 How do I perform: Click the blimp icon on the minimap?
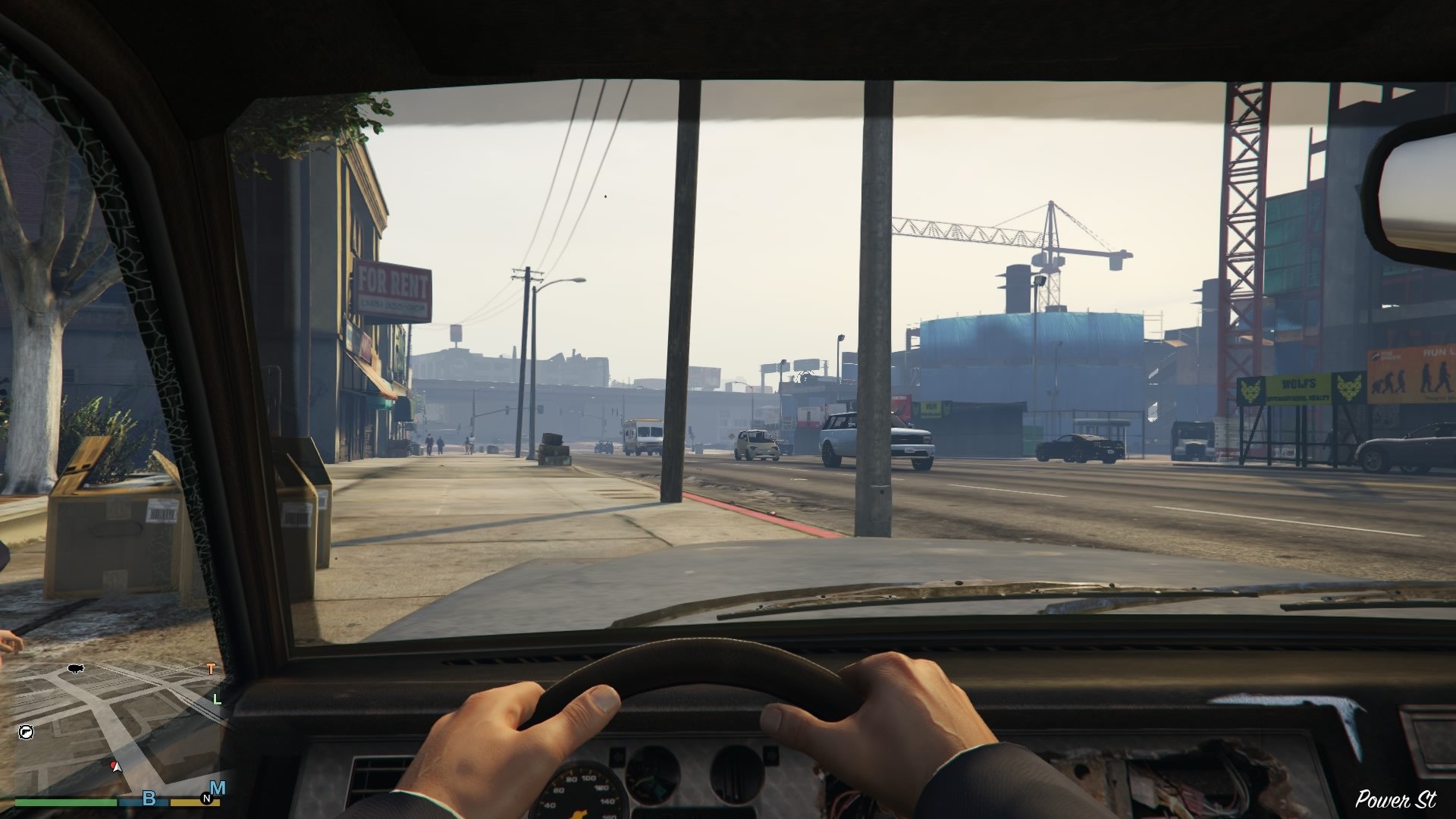click(x=75, y=669)
